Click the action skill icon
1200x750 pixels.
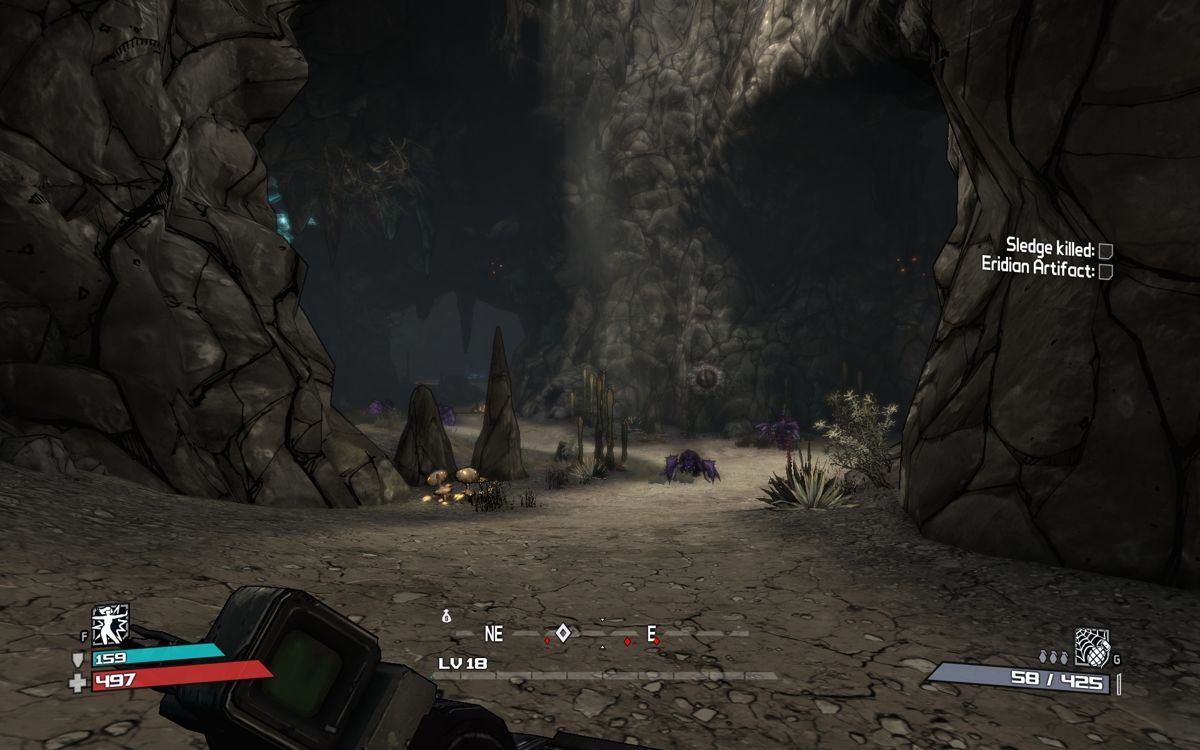[x=110, y=624]
